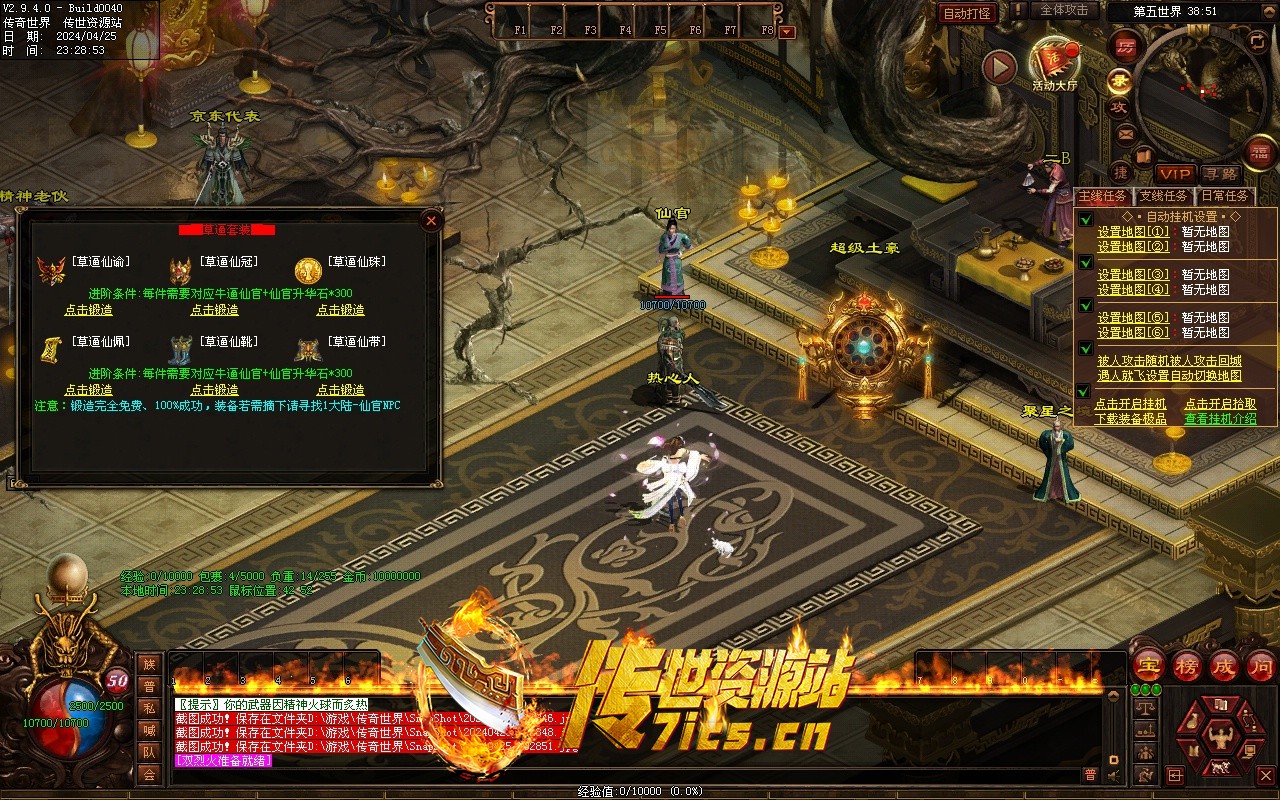Image resolution: width=1280 pixels, height=800 pixels.
Task: Open the 榜 ranking button
Action: [x=1187, y=665]
